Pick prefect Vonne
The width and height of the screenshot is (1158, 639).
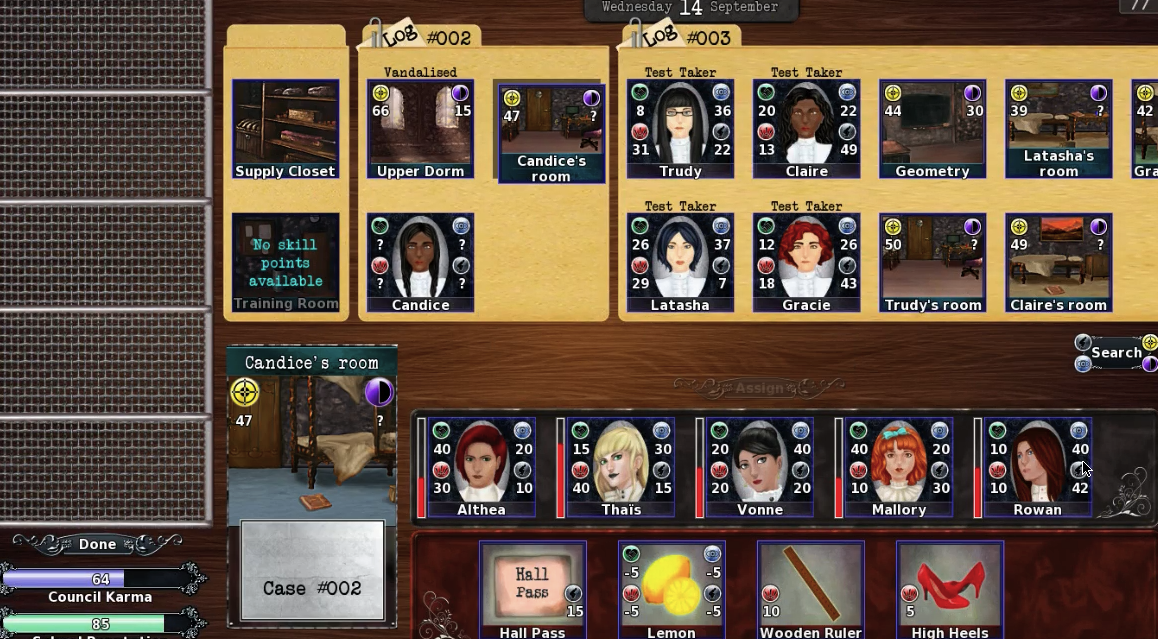pos(760,467)
